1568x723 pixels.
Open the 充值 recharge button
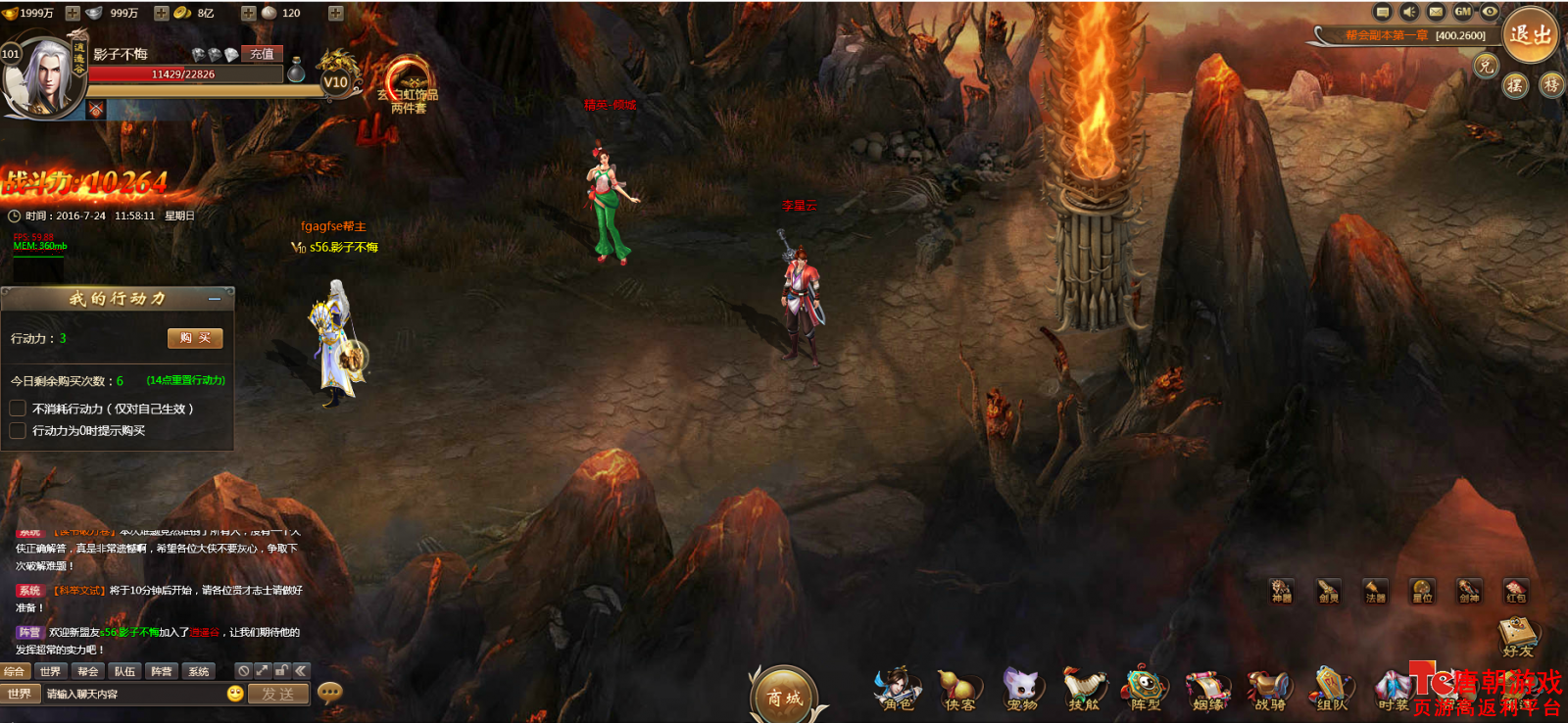click(262, 54)
